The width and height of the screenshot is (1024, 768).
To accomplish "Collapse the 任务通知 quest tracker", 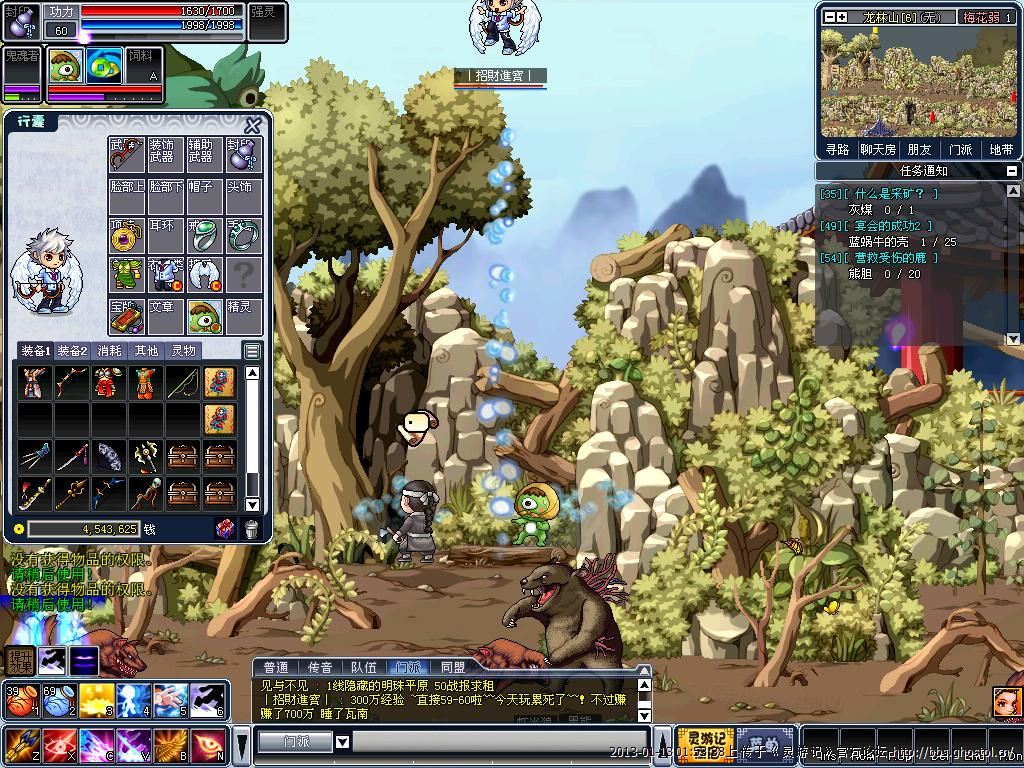I will [x=1013, y=171].
